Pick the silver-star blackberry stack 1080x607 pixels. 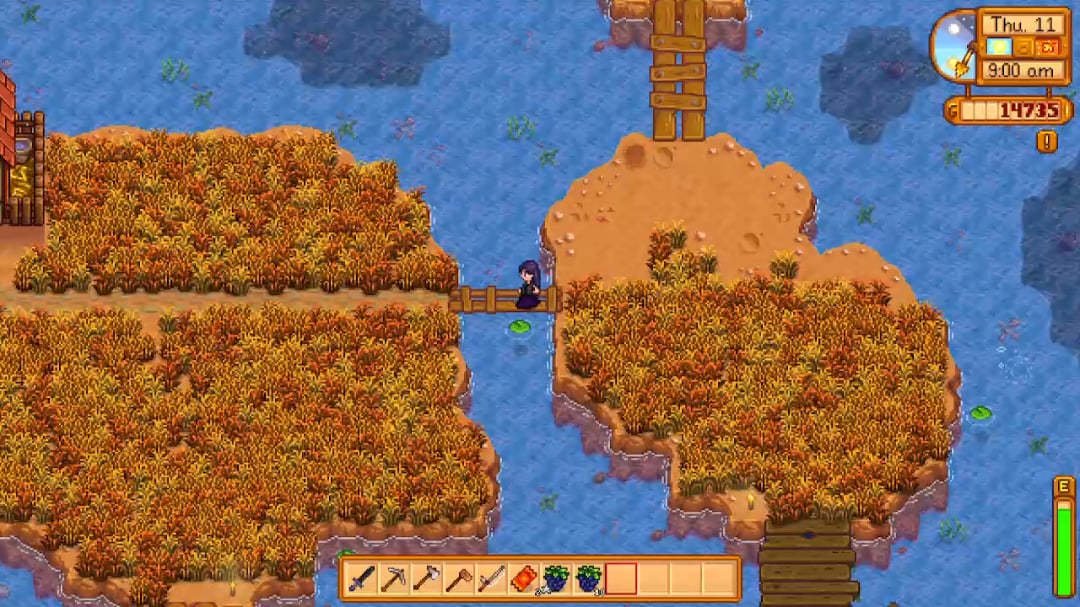[x=555, y=578]
